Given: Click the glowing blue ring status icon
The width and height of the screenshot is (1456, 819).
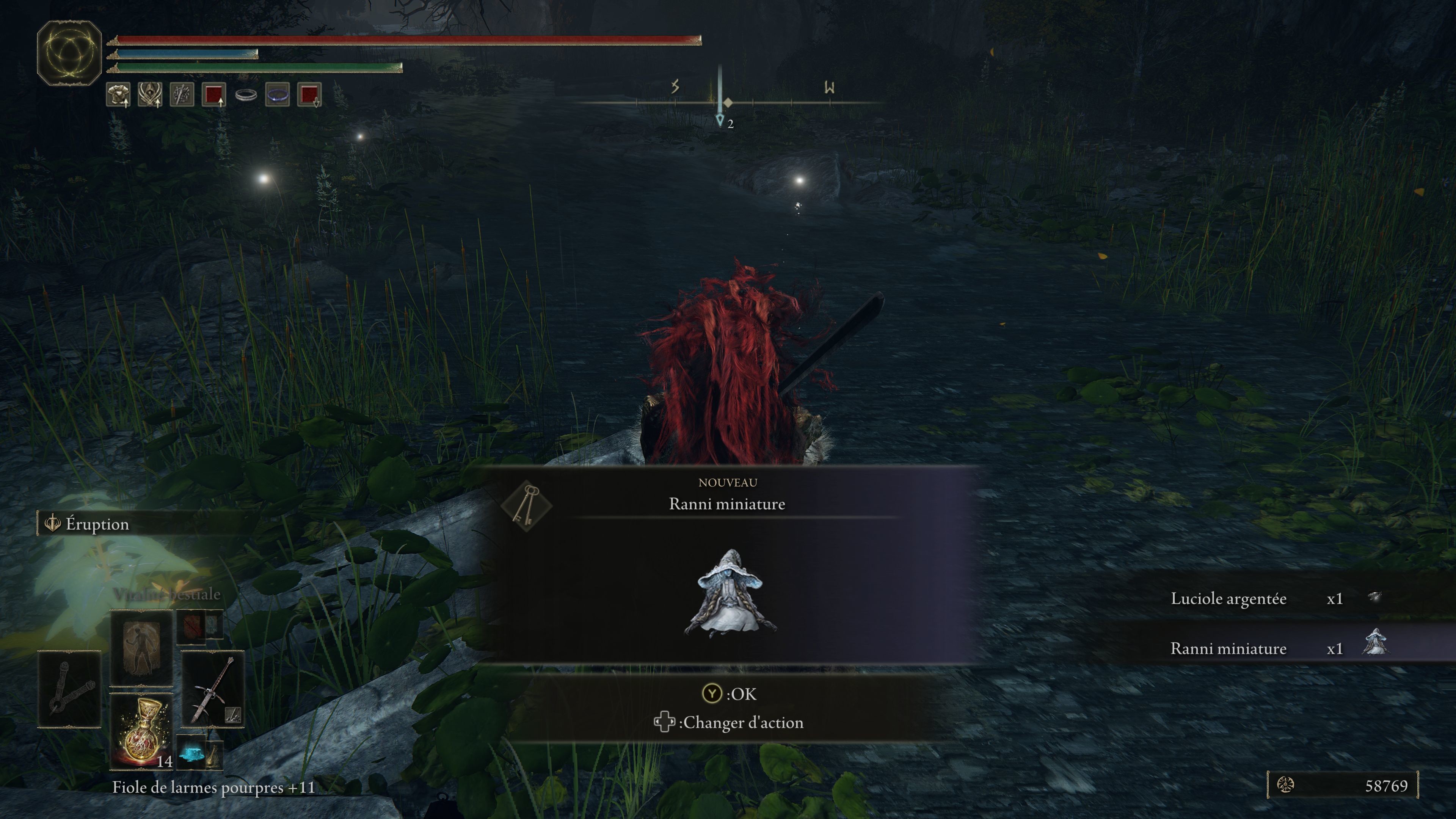Looking at the screenshot, I should 278,94.
